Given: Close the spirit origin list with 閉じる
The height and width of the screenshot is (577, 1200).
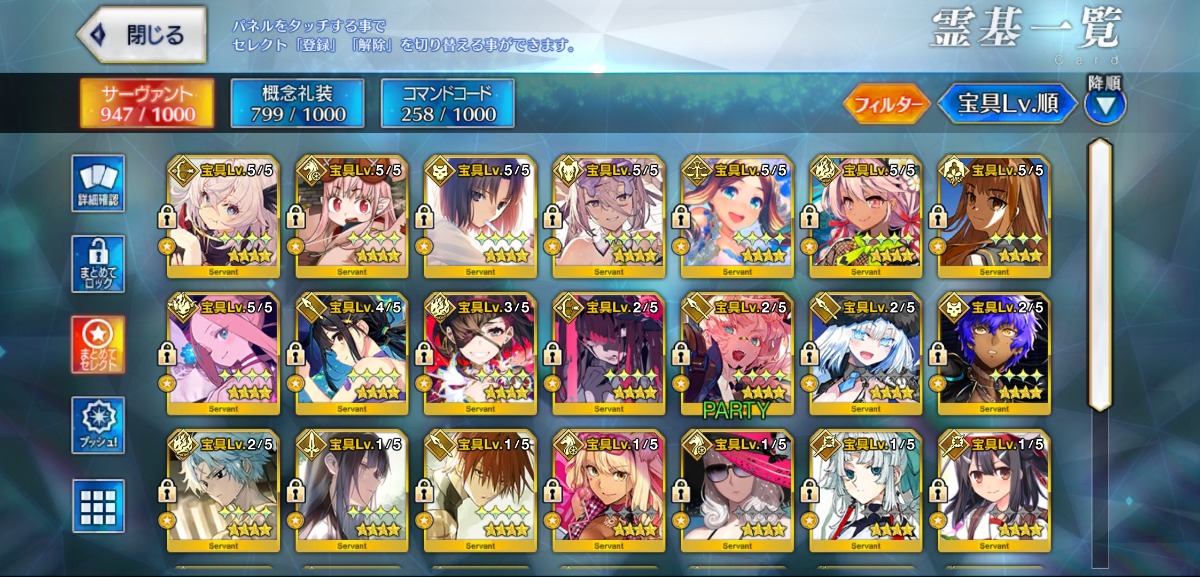Looking at the screenshot, I should pyautogui.click(x=142, y=36).
